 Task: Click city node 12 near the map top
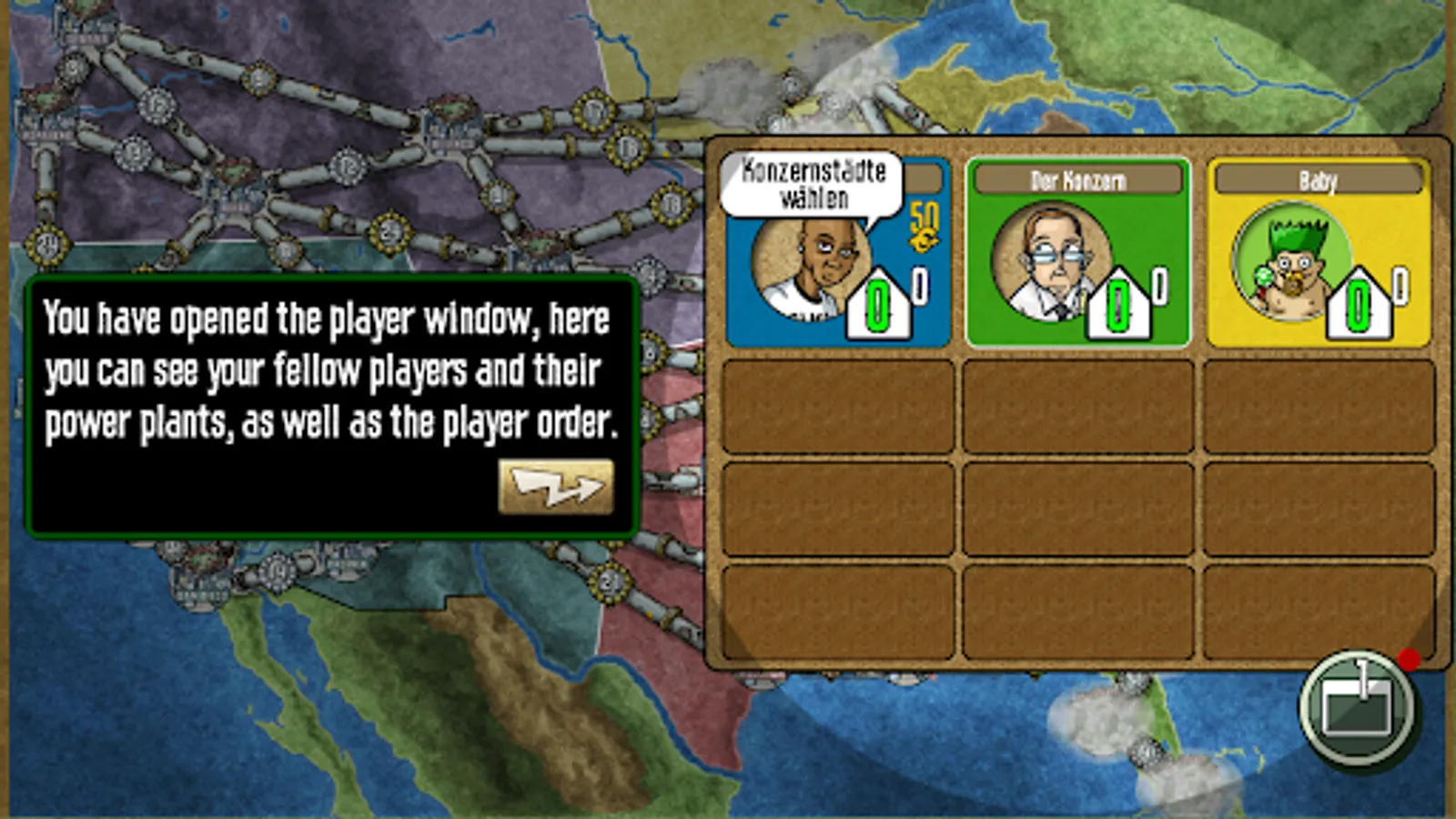tap(157, 107)
